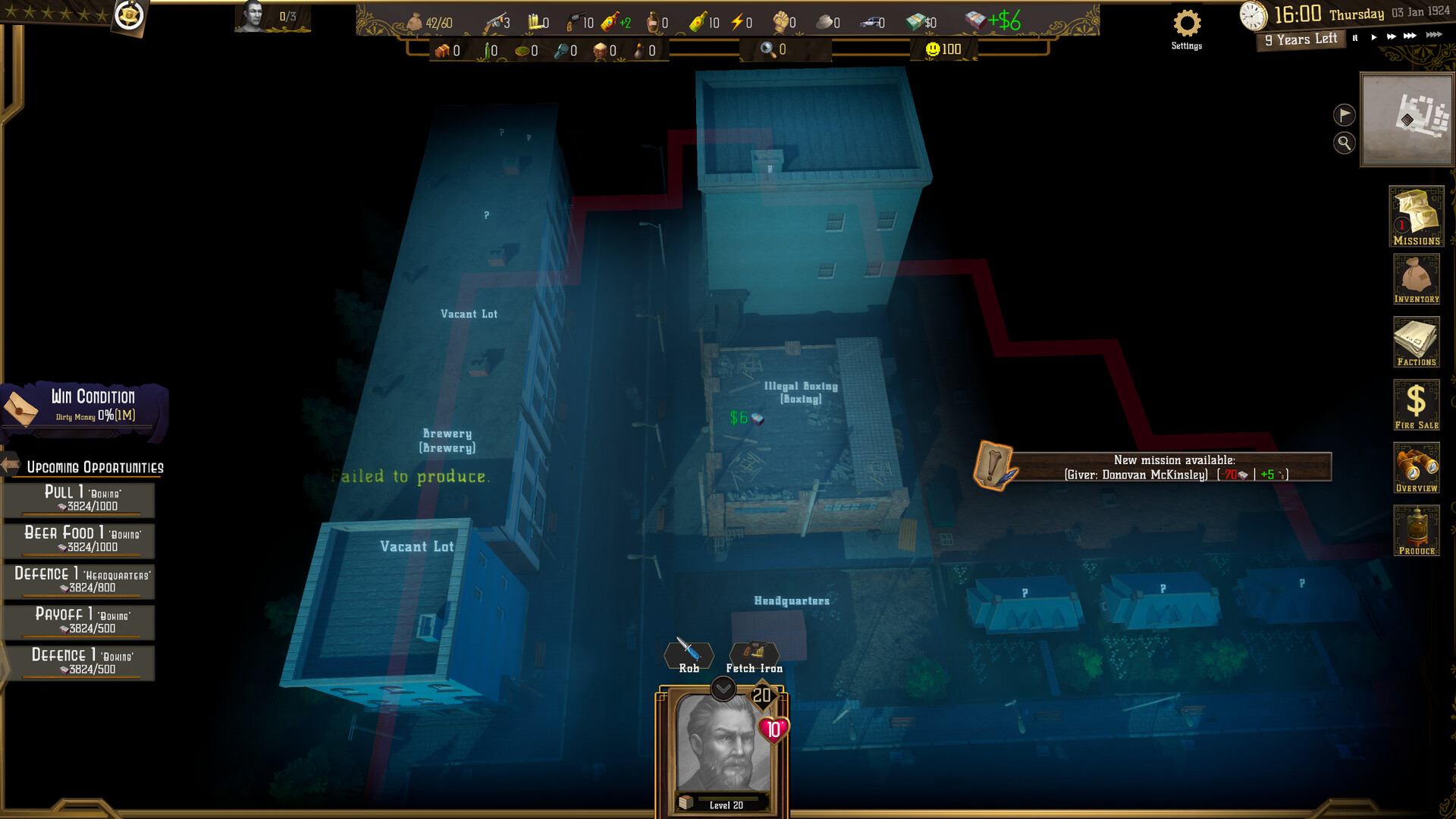Click the magnifier icon under the flag
The width and height of the screenshot is (1456, 819).
[x=1345, y=144]
